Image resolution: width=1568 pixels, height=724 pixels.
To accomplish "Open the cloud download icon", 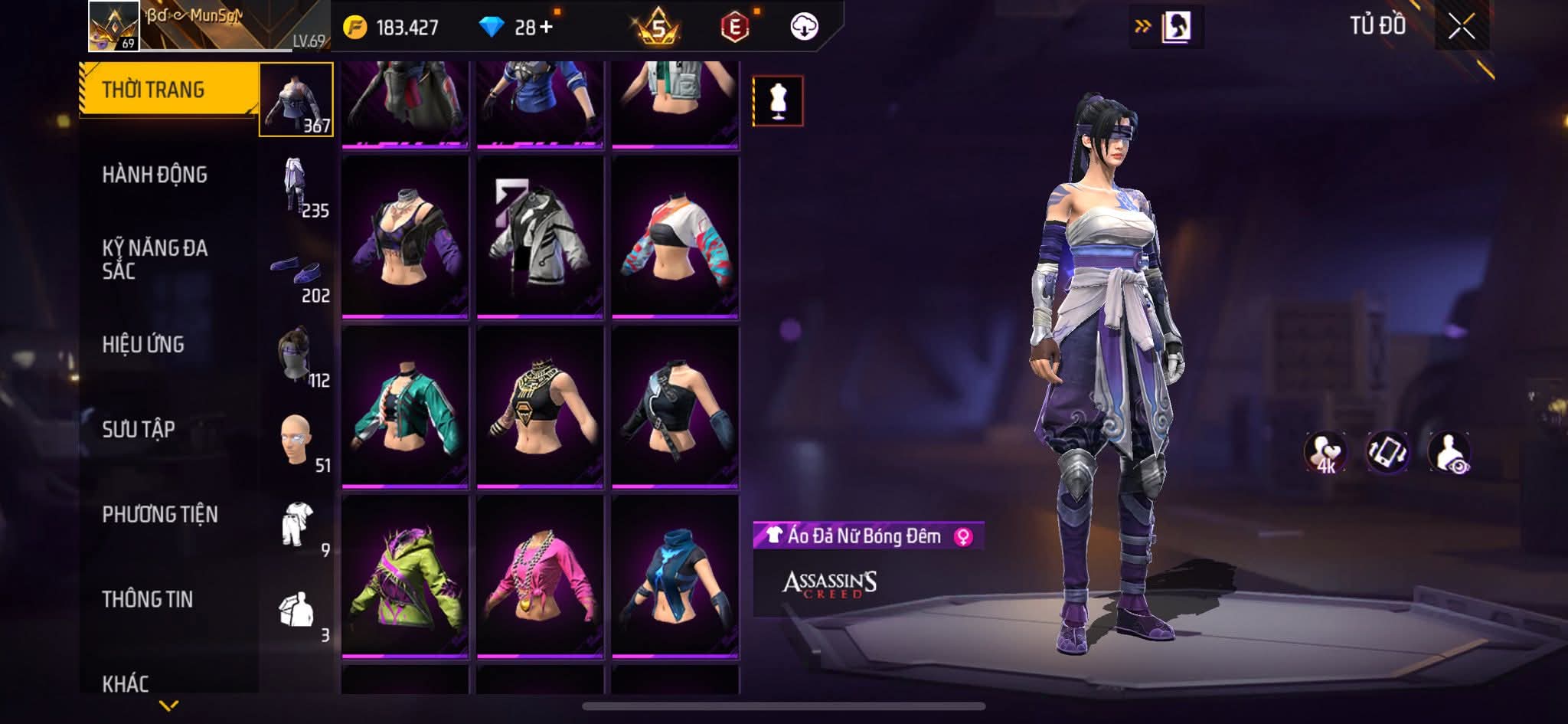I will [804, 28].
